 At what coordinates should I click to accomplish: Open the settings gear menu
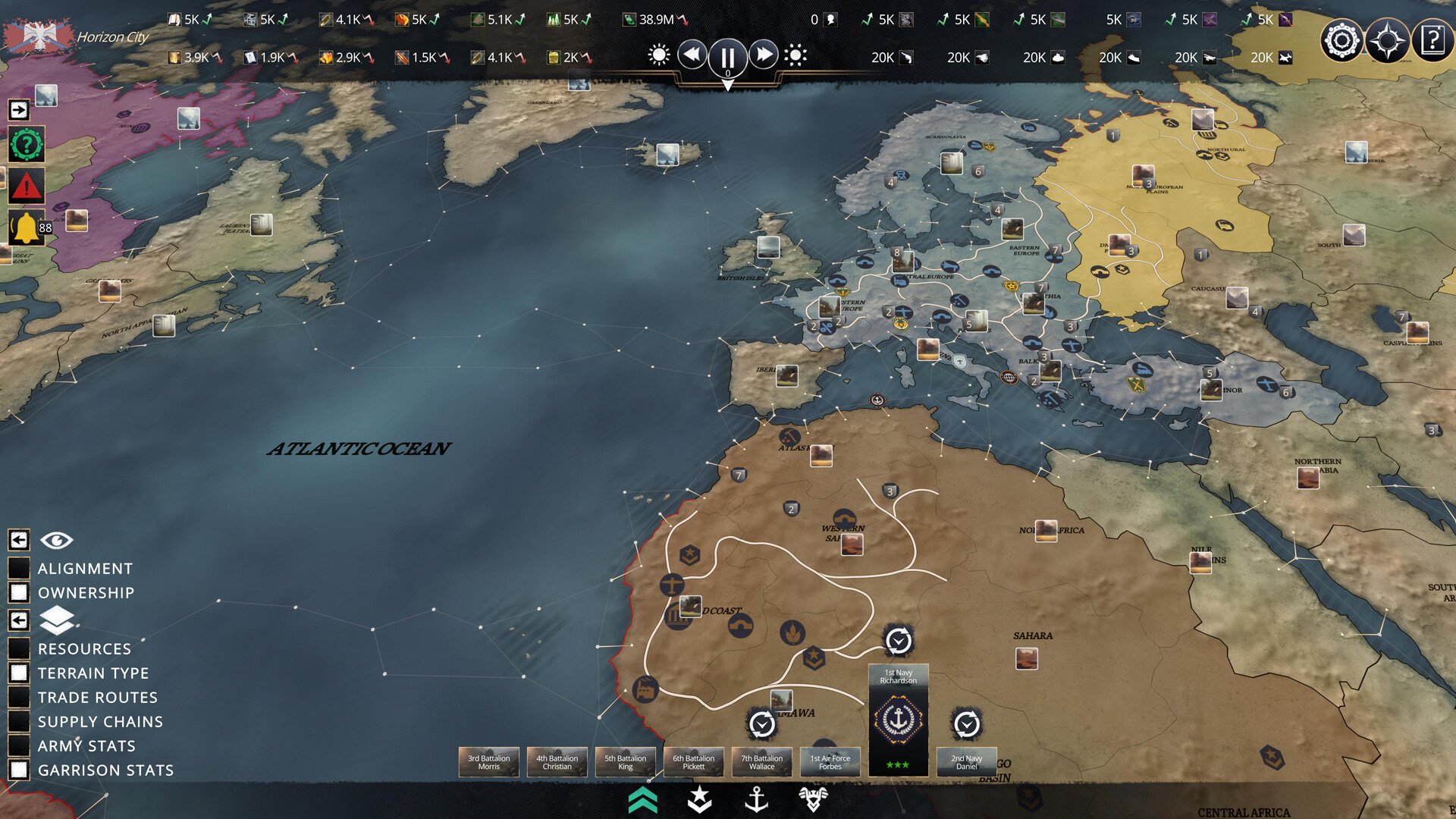(x=1341, y=40)
